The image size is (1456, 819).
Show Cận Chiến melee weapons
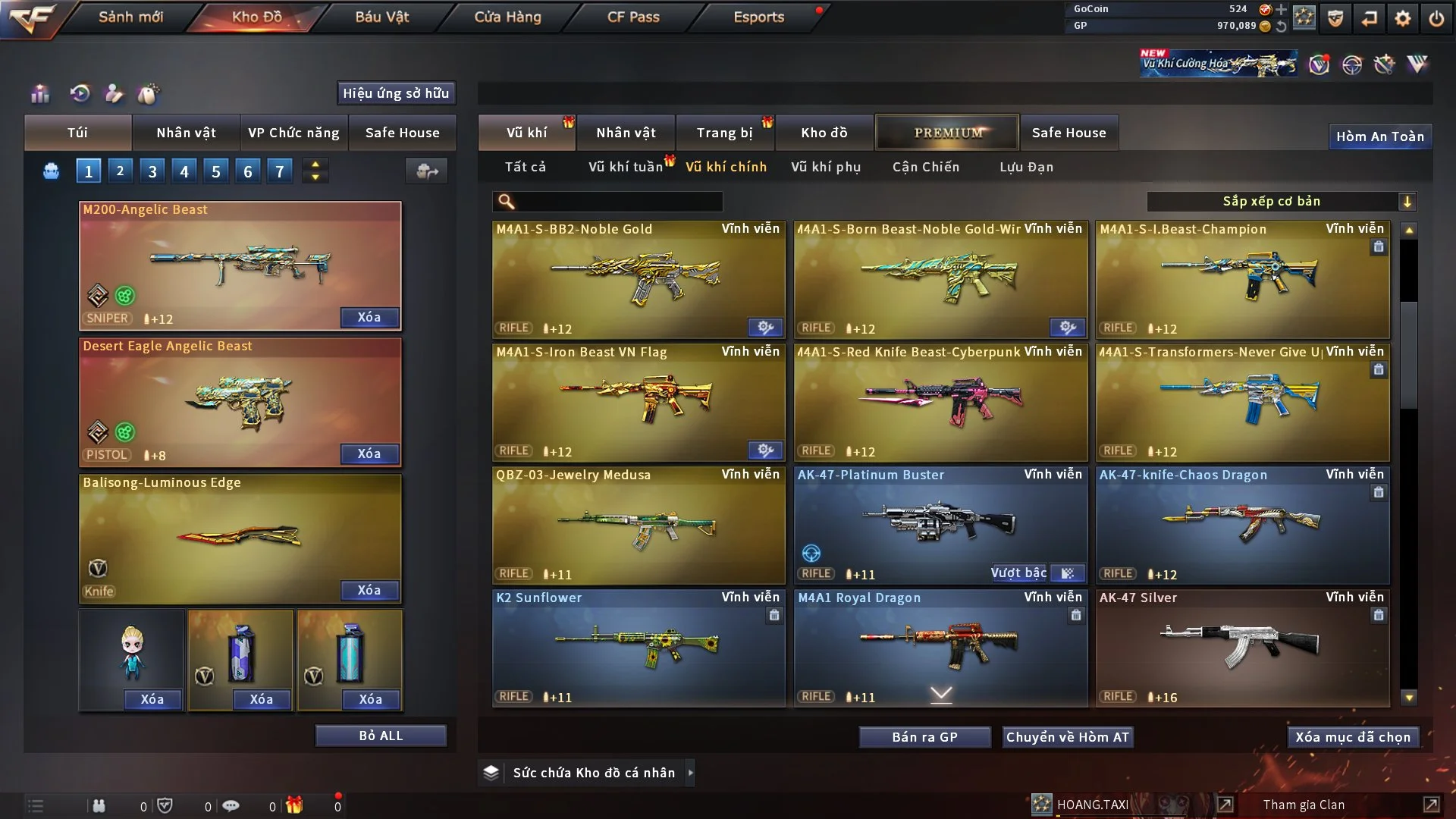click(926, 167)
